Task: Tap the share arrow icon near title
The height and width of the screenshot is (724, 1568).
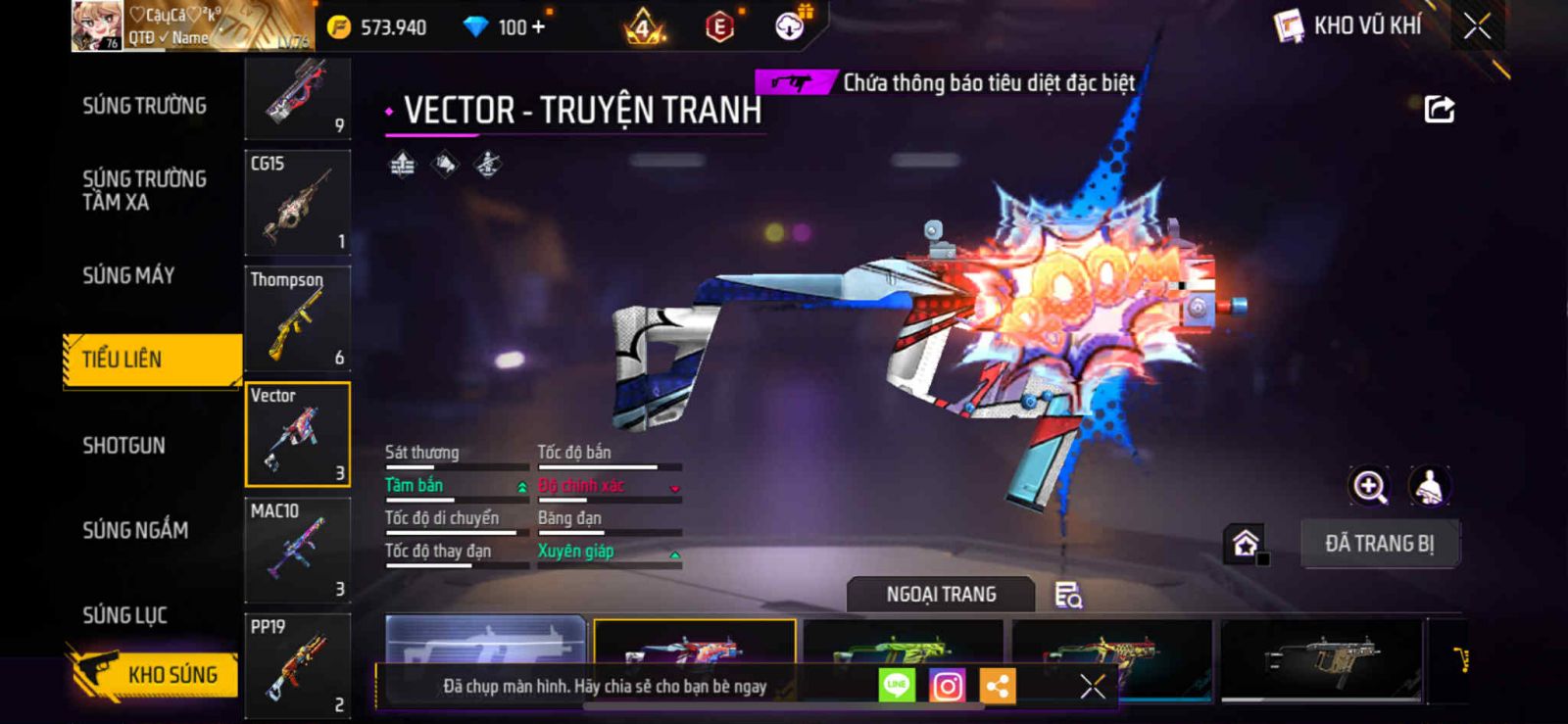Action: (1439, 109)
